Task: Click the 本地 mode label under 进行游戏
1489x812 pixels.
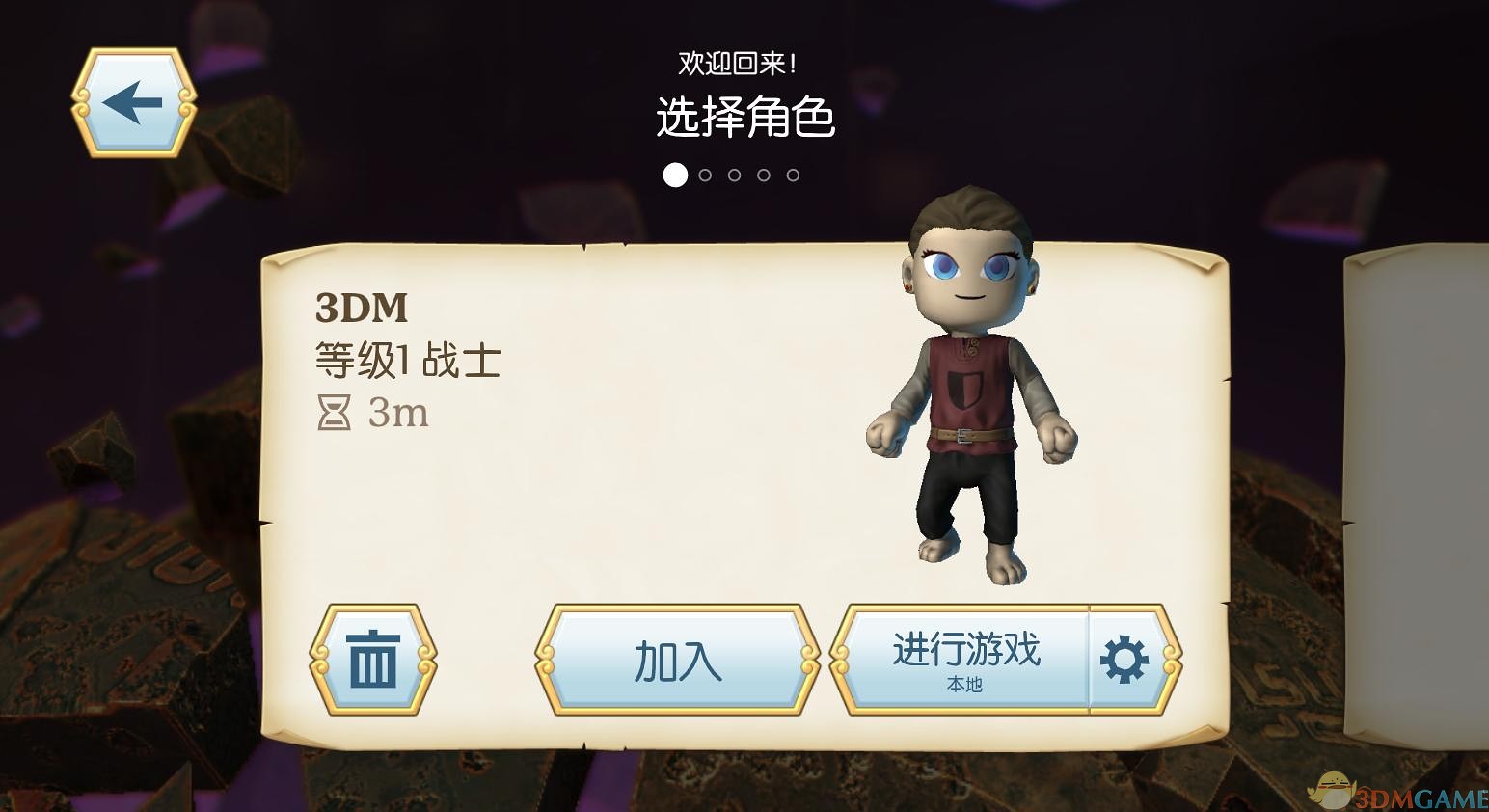Action: 964,686
